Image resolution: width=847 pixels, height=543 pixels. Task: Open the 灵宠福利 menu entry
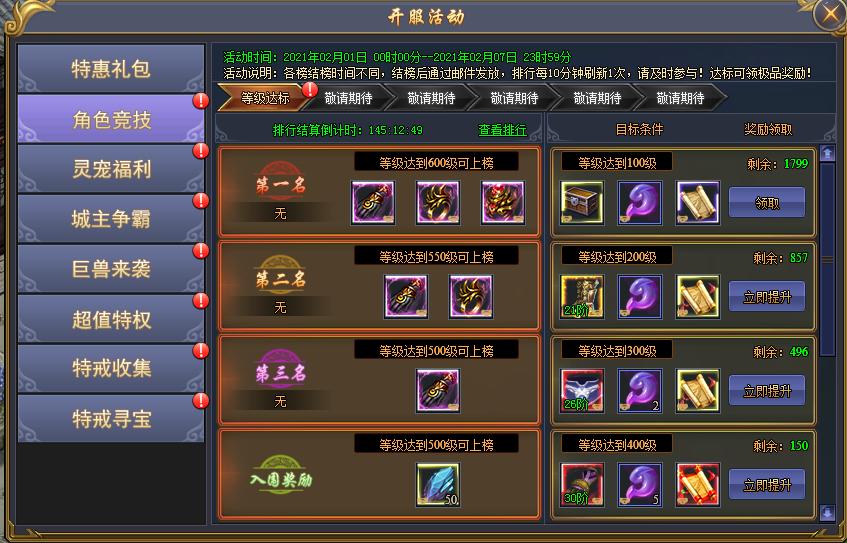pos(111,169)
